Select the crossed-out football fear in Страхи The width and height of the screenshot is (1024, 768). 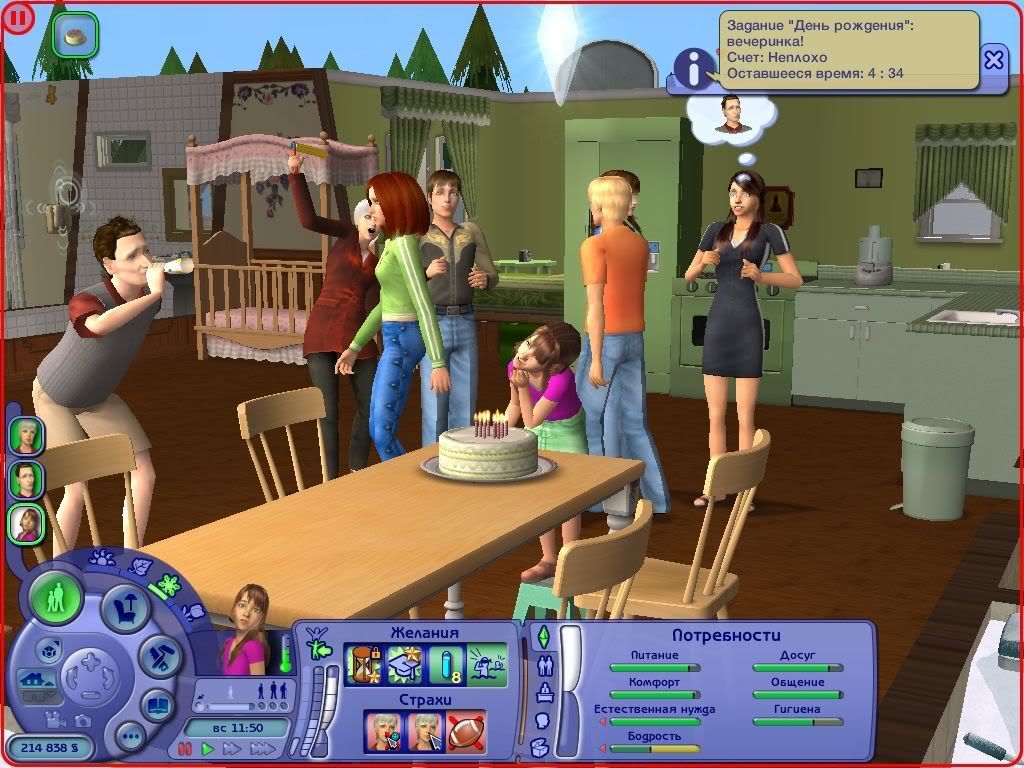click(466, 731)
